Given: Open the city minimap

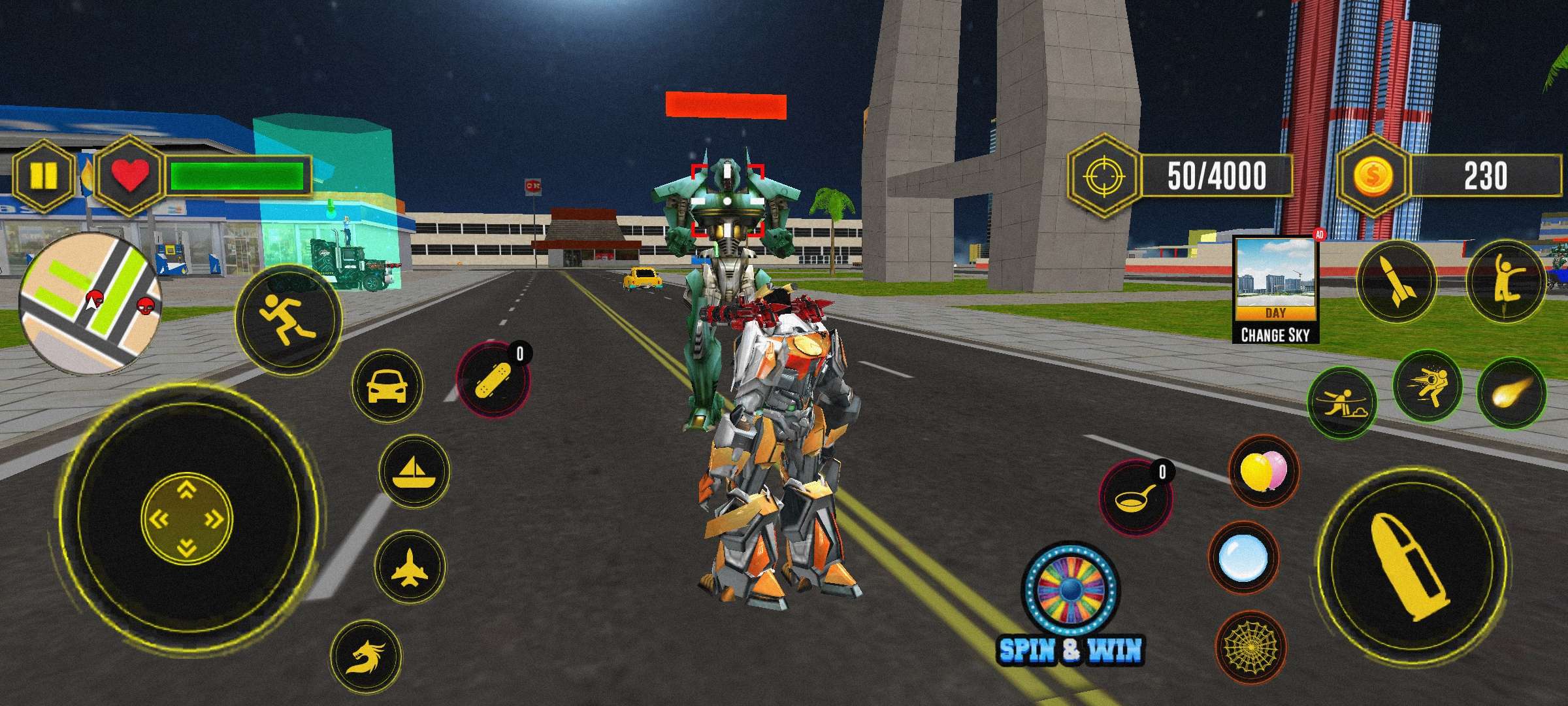Looking at the screenshot, I should 90,303.
